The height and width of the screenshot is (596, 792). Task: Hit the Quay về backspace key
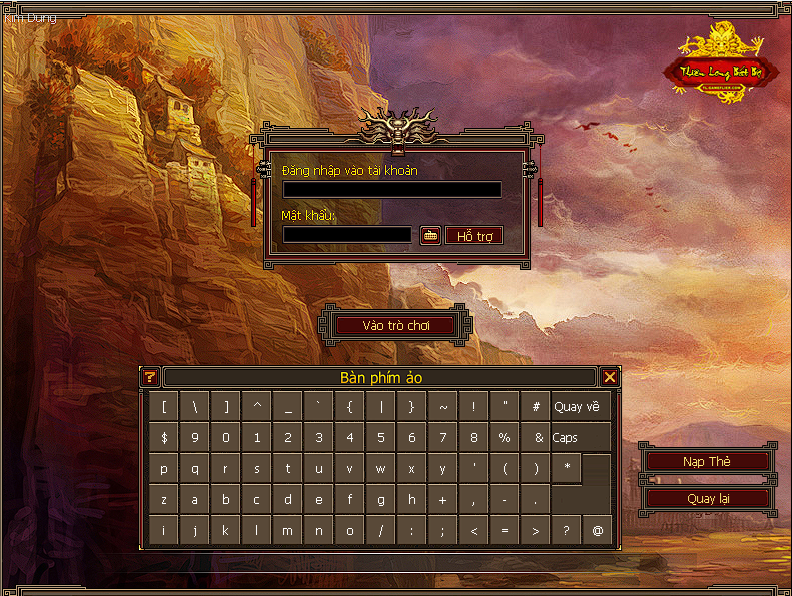click(x=578, y=407)
